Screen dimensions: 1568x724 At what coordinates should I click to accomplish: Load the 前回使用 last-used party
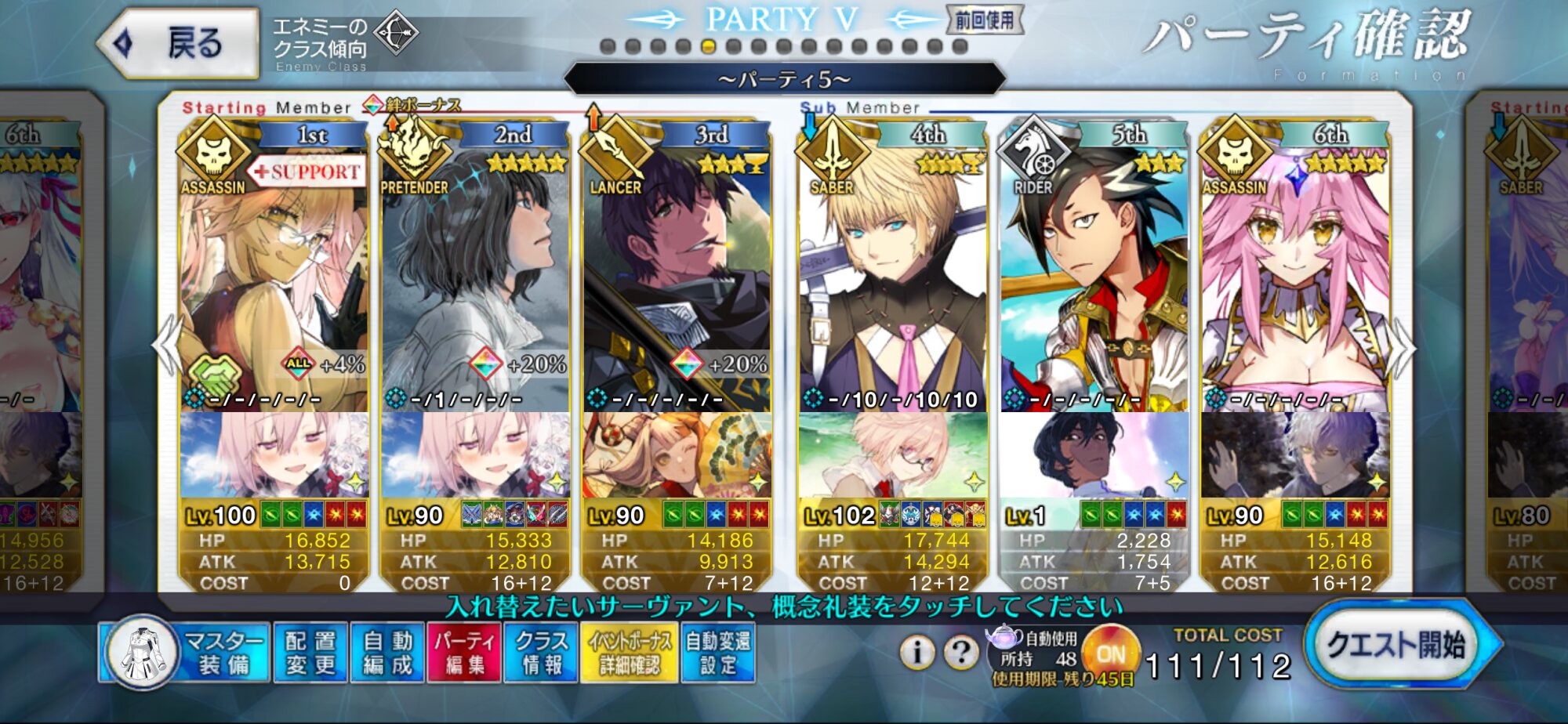pos(985,20)
